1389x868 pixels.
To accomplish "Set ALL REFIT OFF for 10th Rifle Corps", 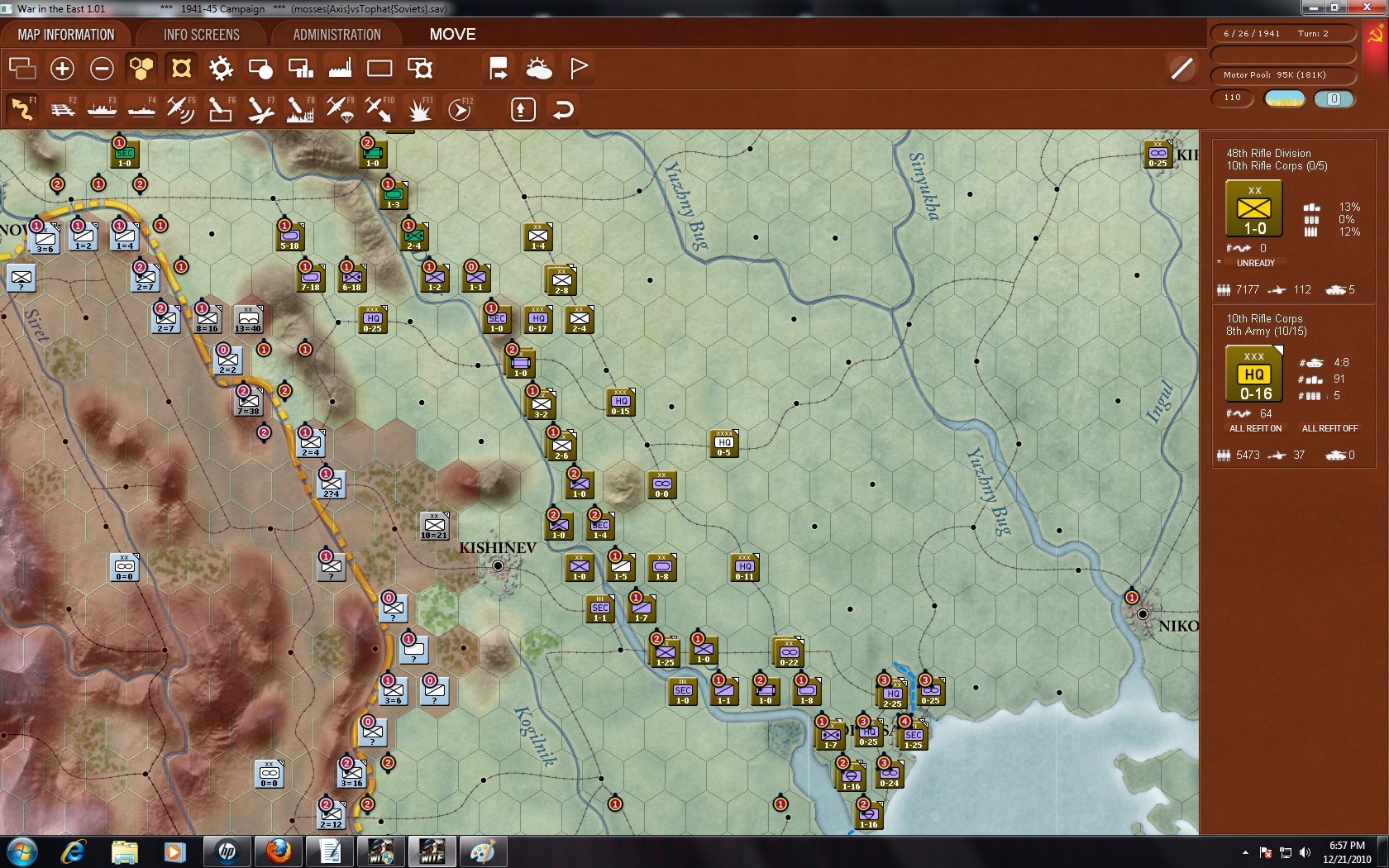I will 1331,428.
